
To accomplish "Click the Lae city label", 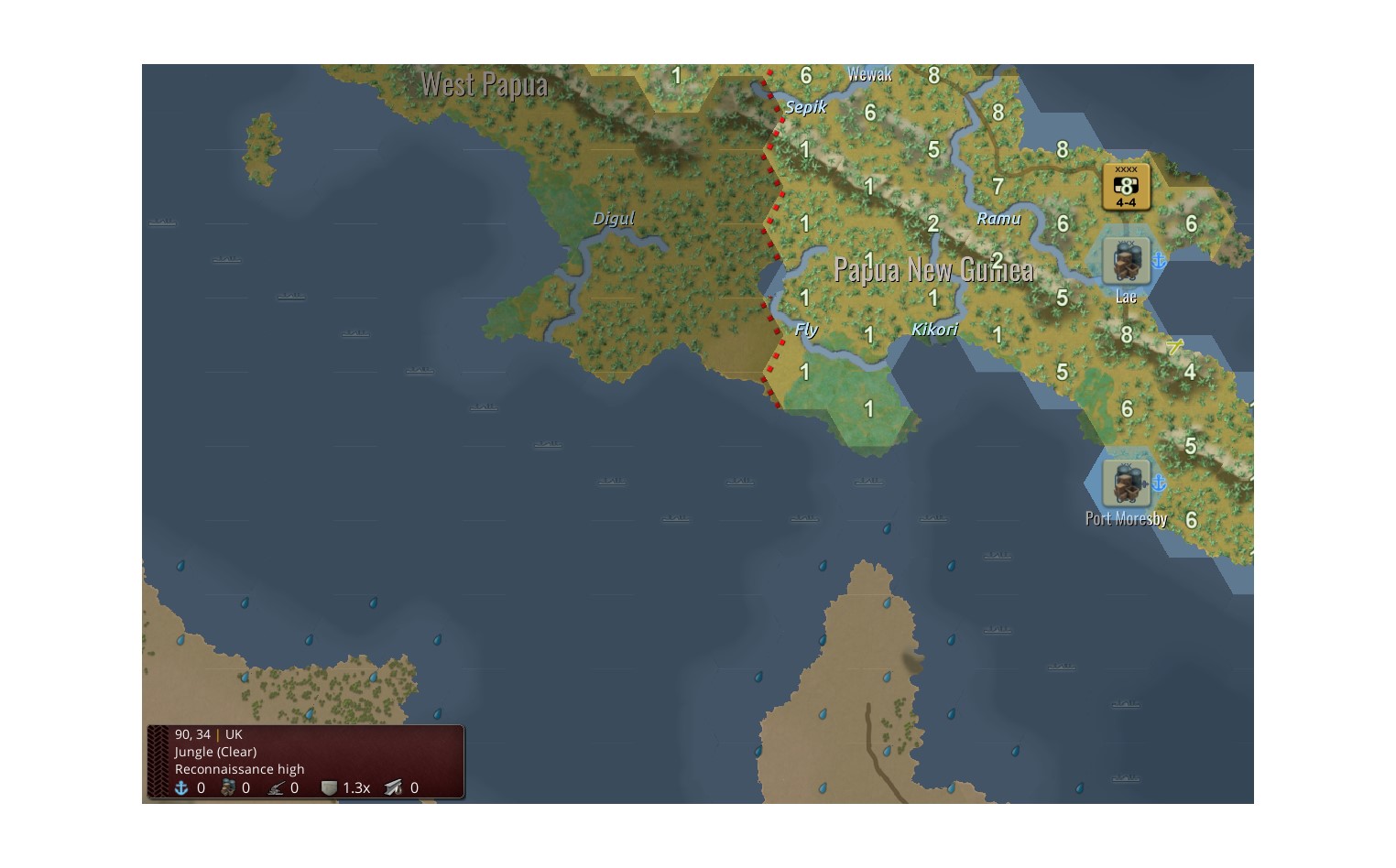I will [1125, 296].
